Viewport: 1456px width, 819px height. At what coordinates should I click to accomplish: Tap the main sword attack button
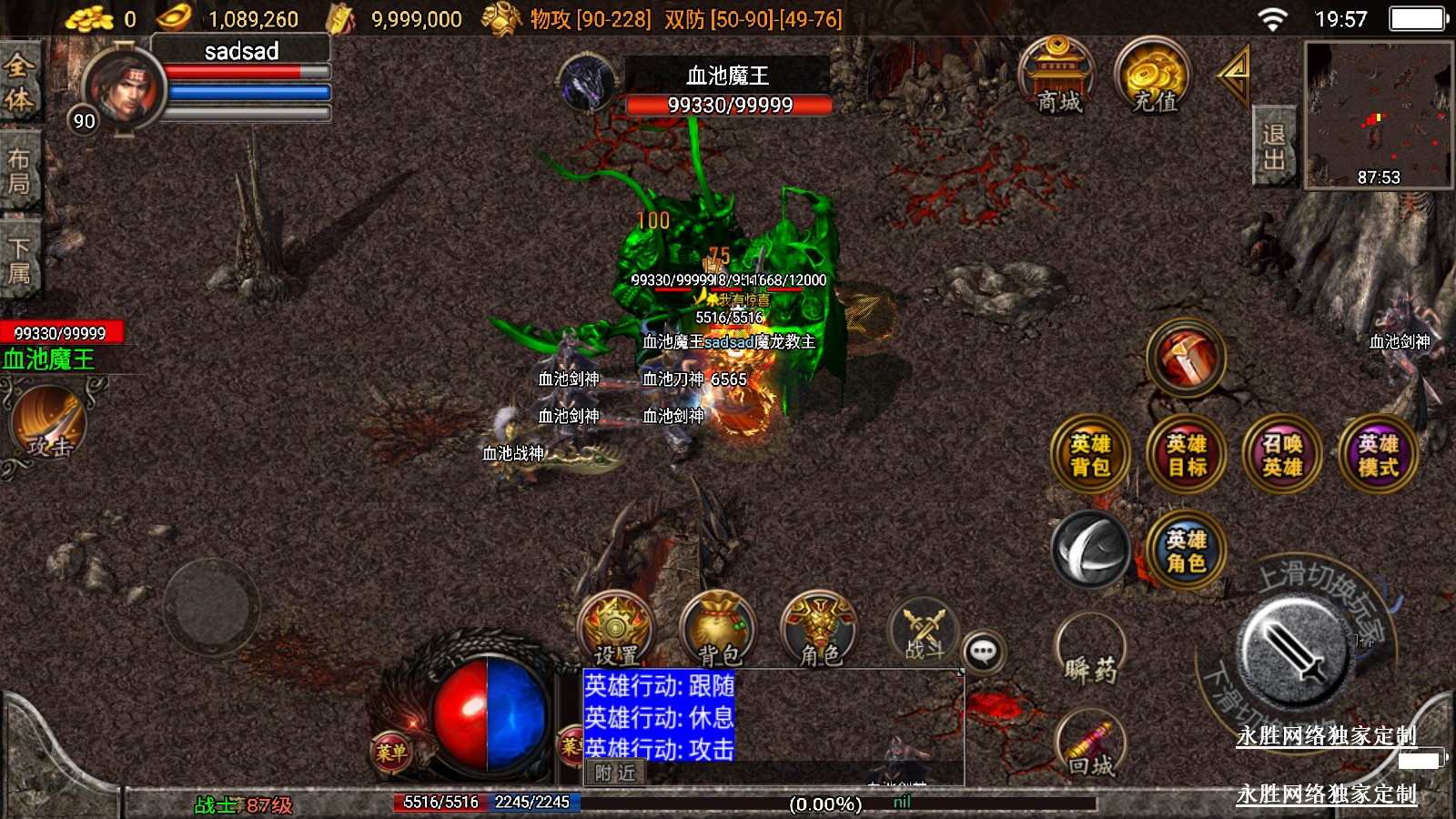tap(1293, 651)
